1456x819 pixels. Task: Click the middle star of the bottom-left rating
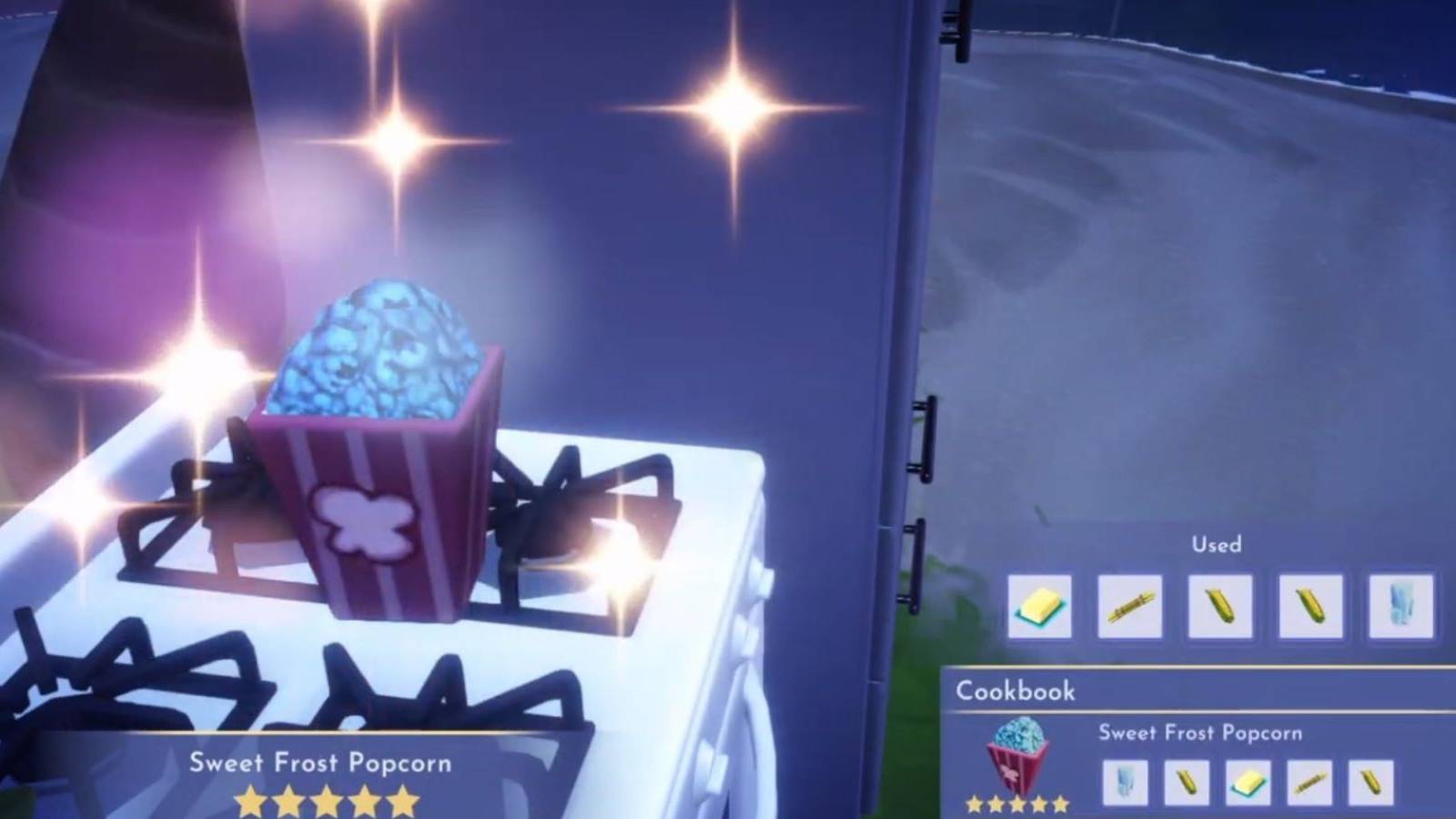click(x=325, y=801)
